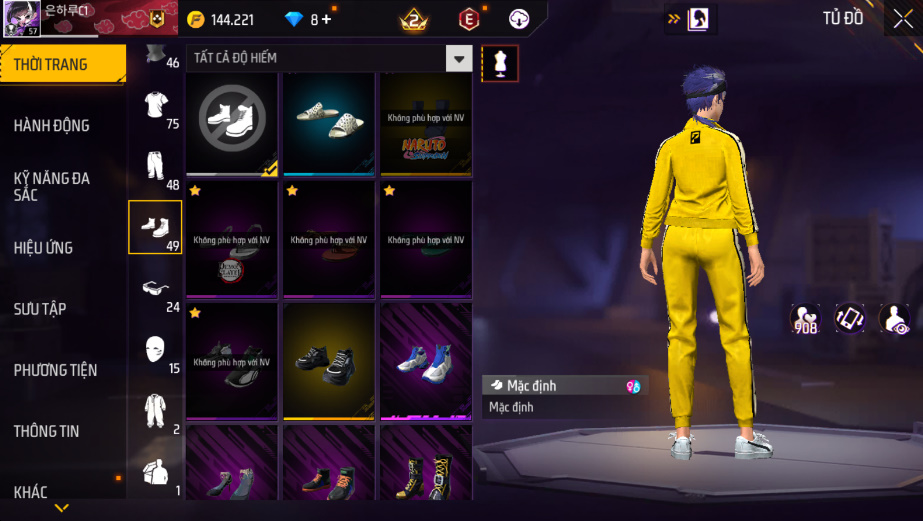Choose the no-shoes unequip slot
Image resolution: width=923 pixels, height=521 pixels.
click(232, 123)
